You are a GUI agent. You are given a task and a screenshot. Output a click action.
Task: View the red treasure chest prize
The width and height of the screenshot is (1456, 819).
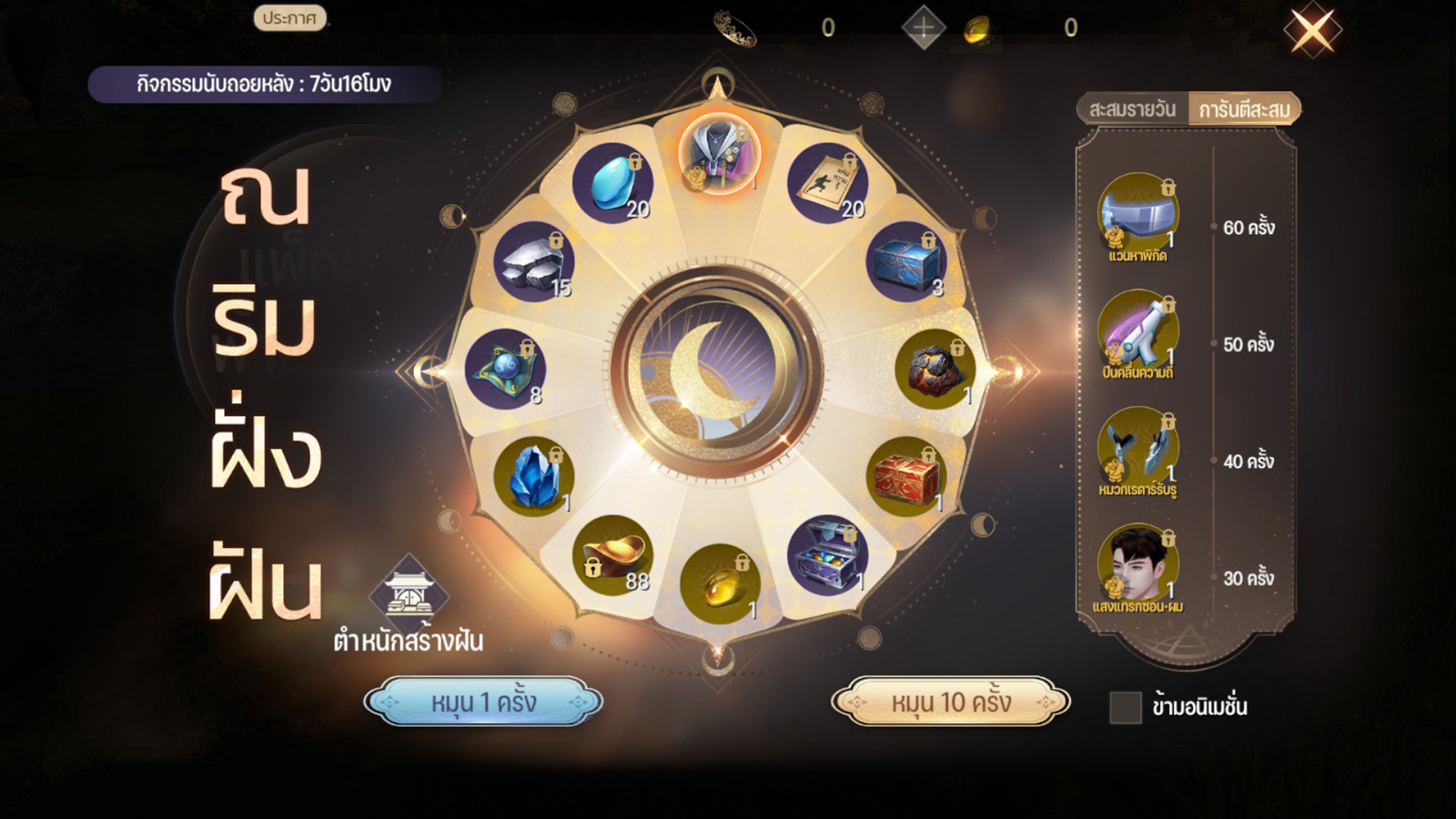pos(906,477)
